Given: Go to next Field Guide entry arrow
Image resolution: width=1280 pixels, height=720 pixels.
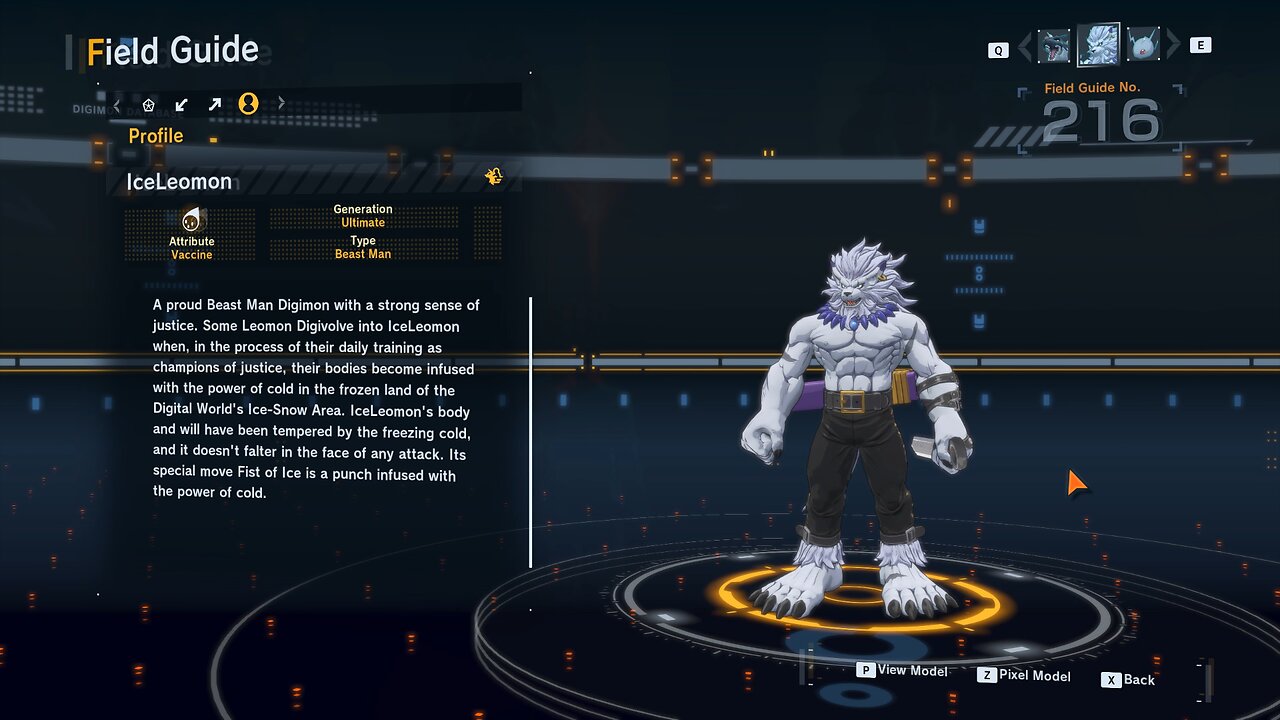Looking at the screenshot, I should [x=1174, y=46].
